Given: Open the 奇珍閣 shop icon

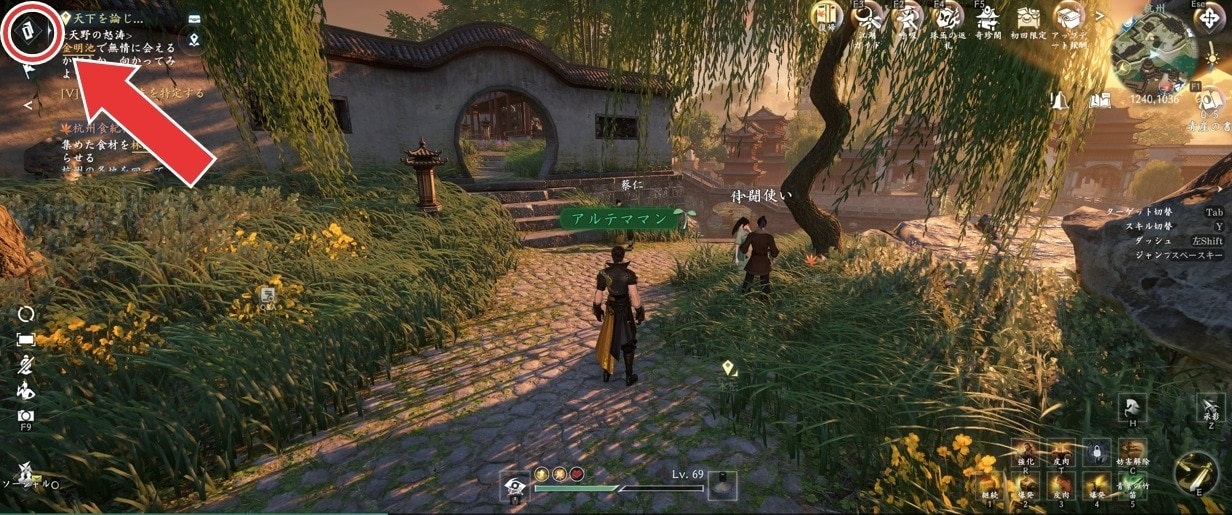Looking at the screenshot, I should [986, 17].
